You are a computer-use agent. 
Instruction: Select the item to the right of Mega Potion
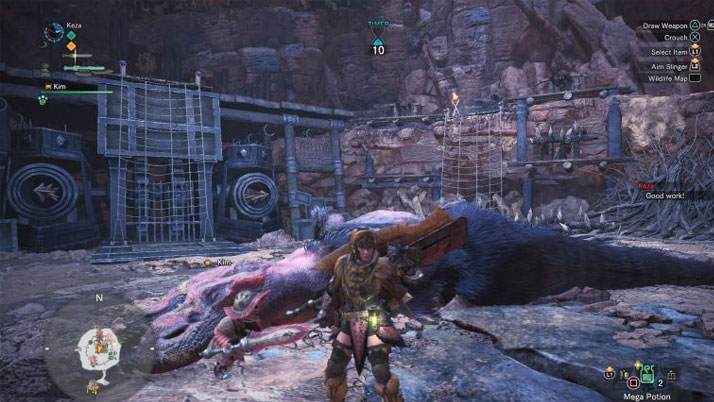point(672,375)
